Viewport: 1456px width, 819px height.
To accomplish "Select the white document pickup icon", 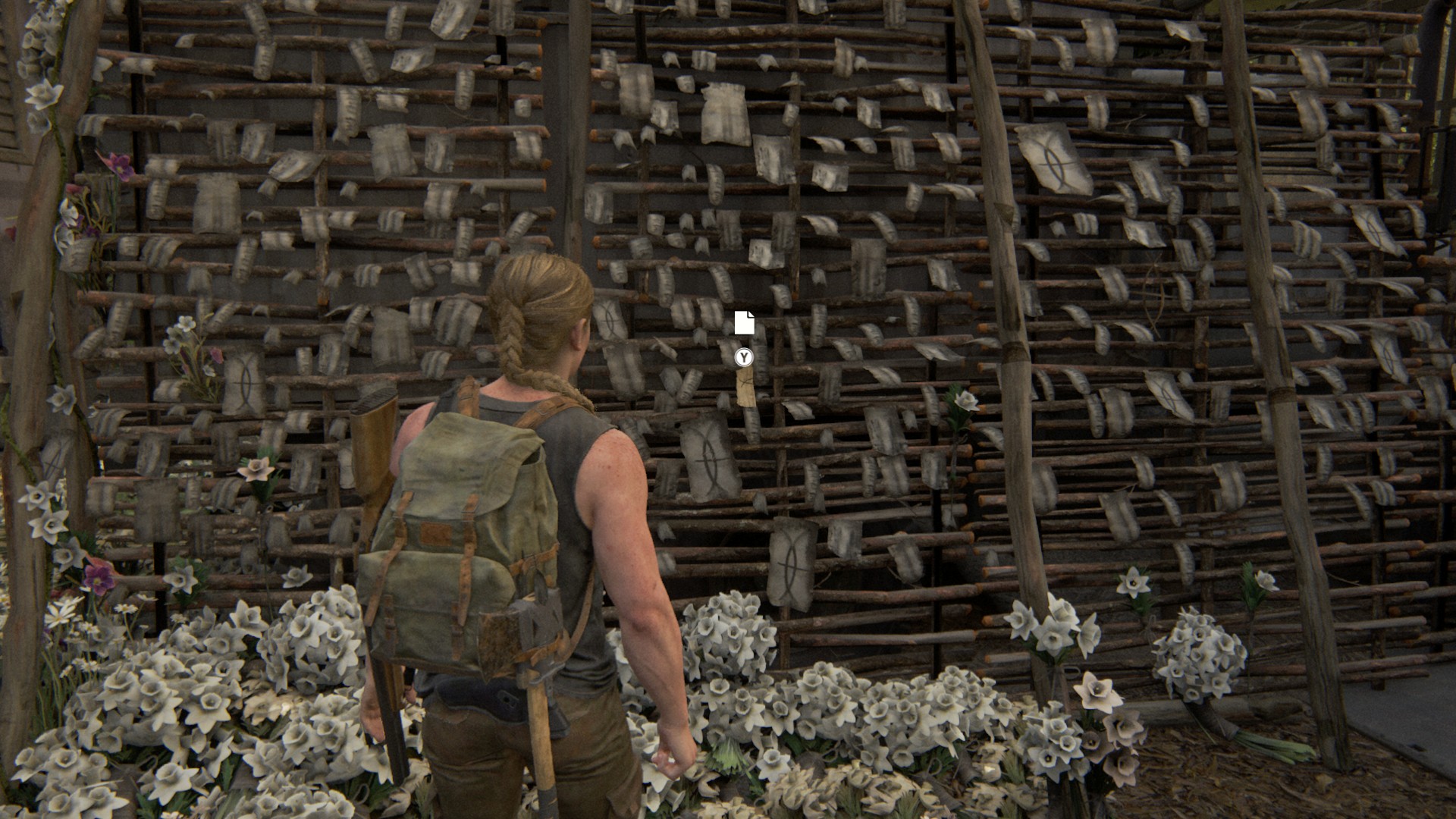I will pyautogui.click(x=744, y=322).
